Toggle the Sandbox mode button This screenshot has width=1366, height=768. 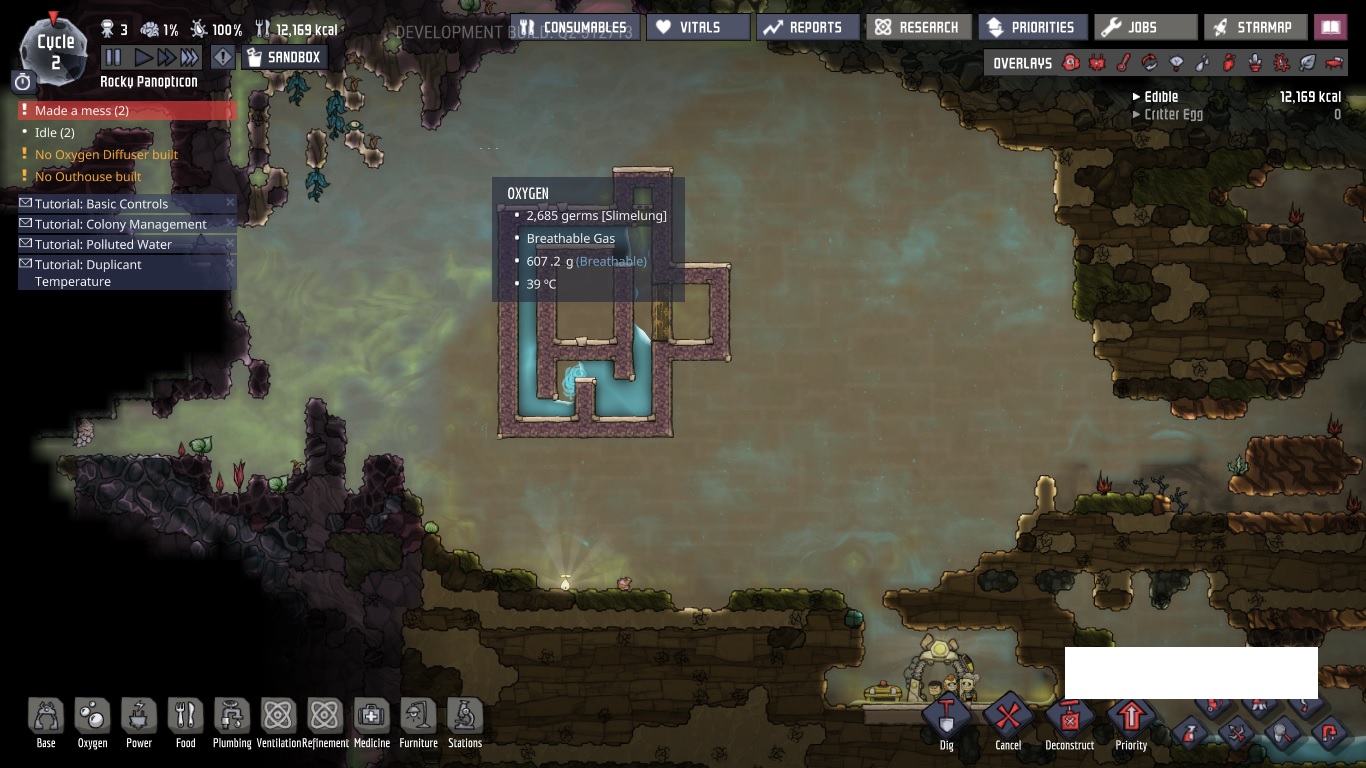click(284, 58)
